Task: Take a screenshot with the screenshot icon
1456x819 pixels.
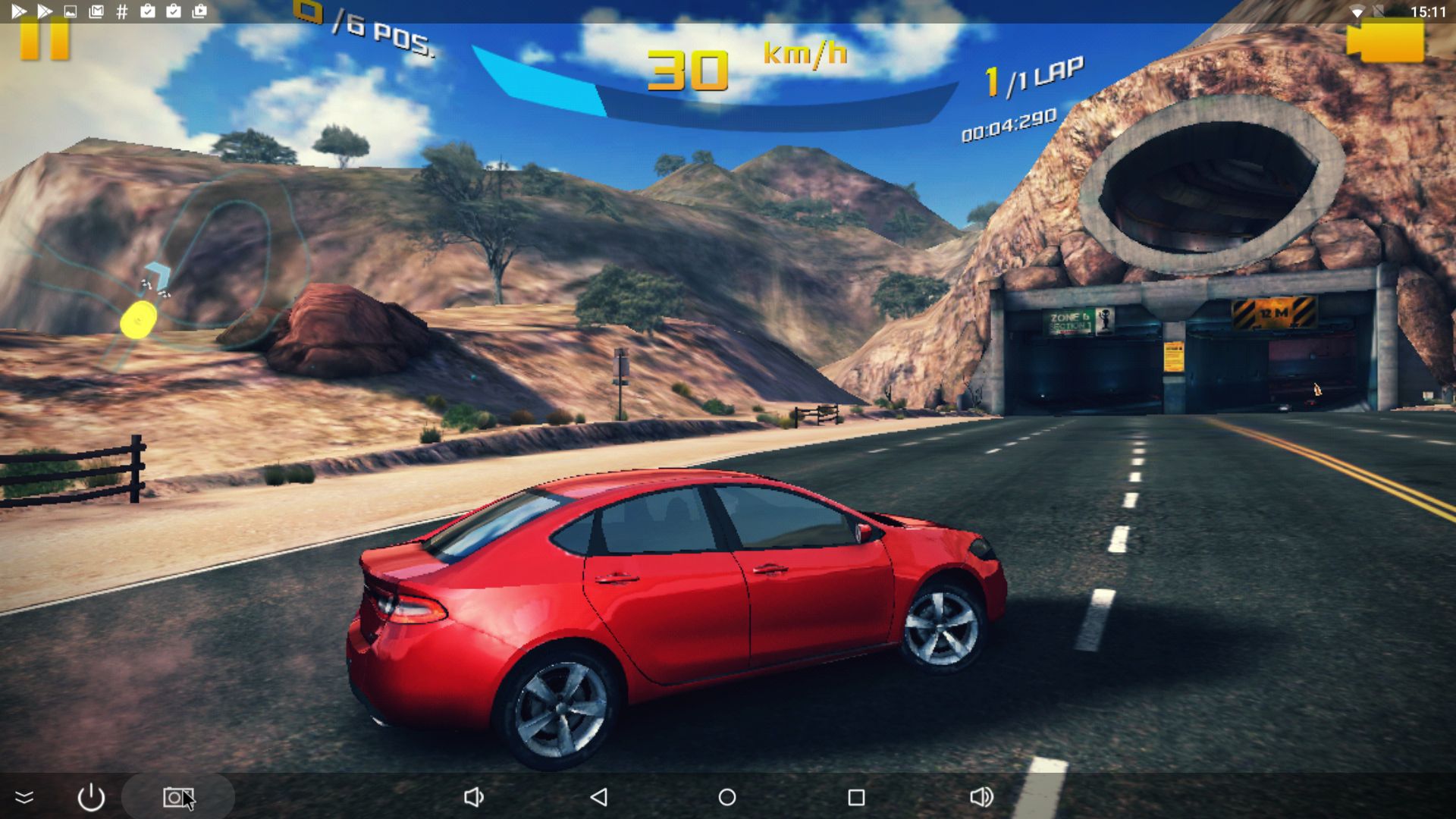Action: pyautogui.click(x=177, y=797)
